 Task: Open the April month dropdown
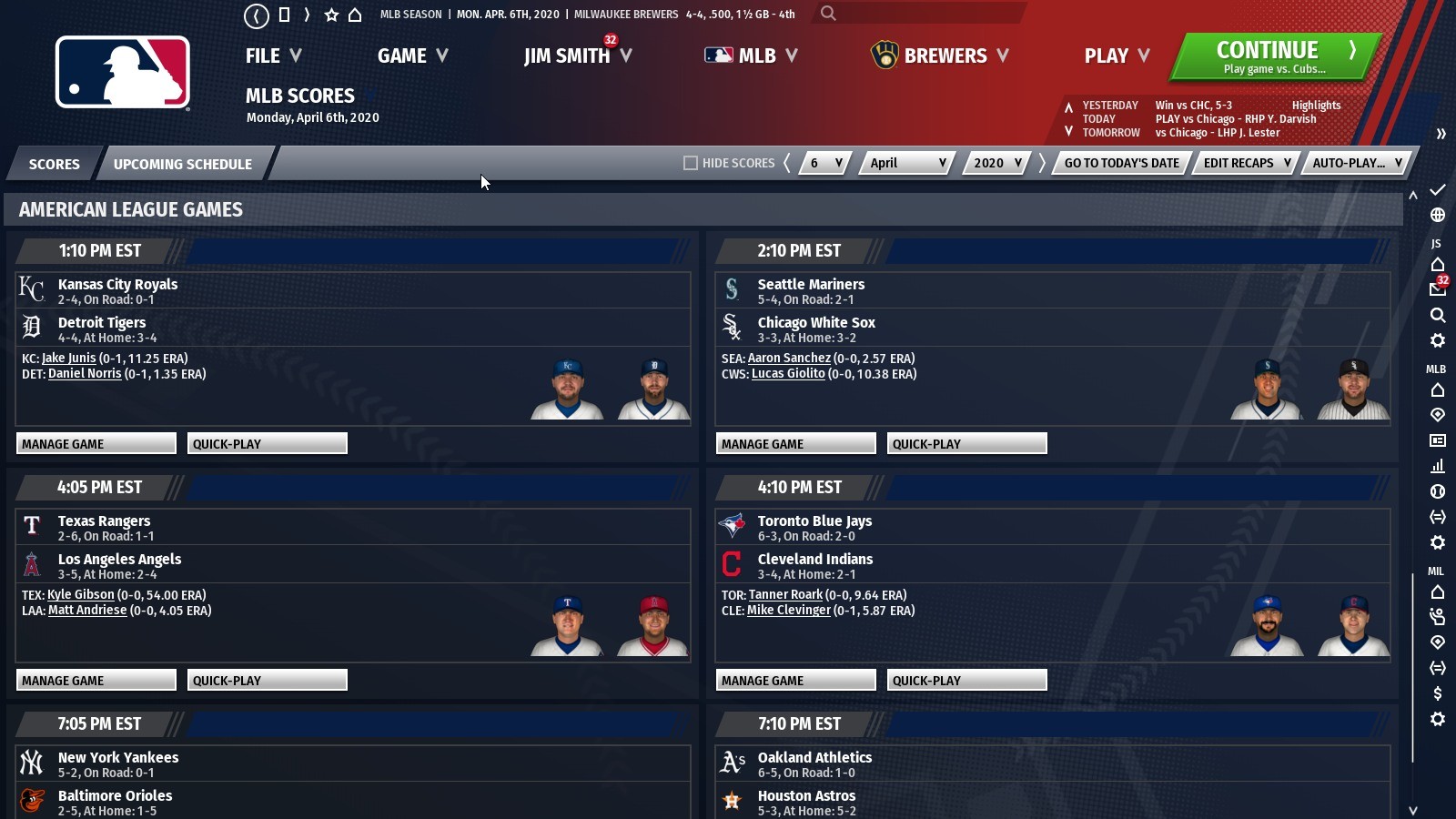(905, 163)
